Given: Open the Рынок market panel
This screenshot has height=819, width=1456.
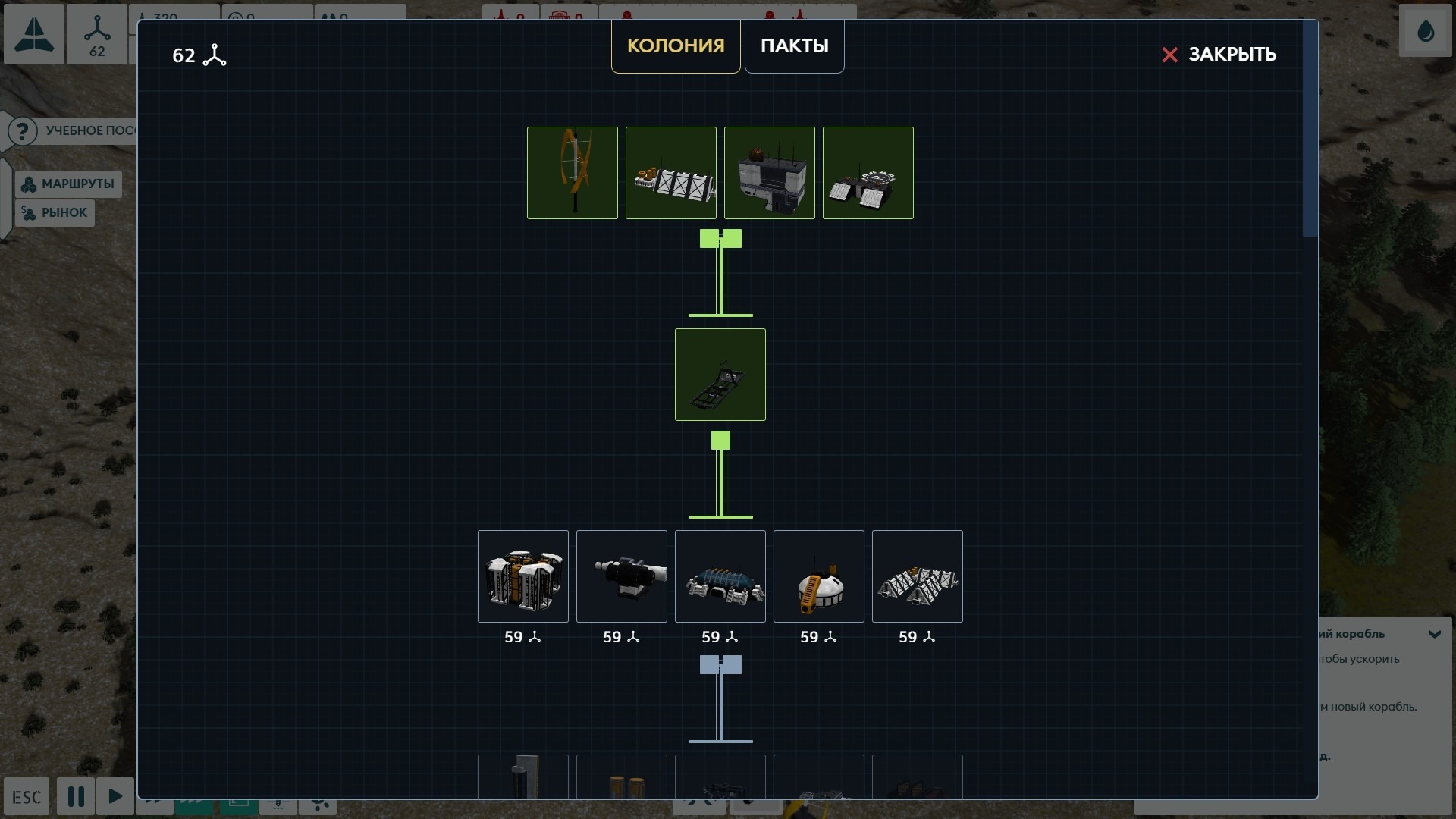Looking at the screenshot, I should [x=55, y=213].
